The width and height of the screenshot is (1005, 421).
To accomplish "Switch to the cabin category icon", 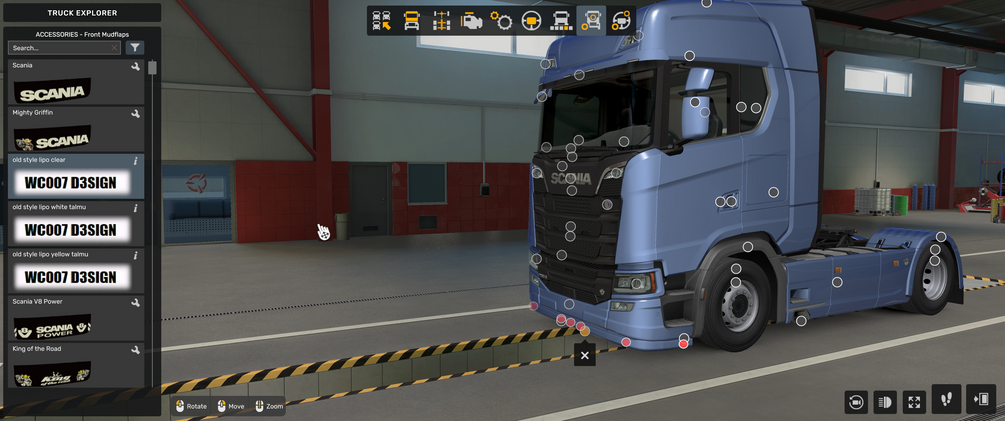I will (411, 21).
